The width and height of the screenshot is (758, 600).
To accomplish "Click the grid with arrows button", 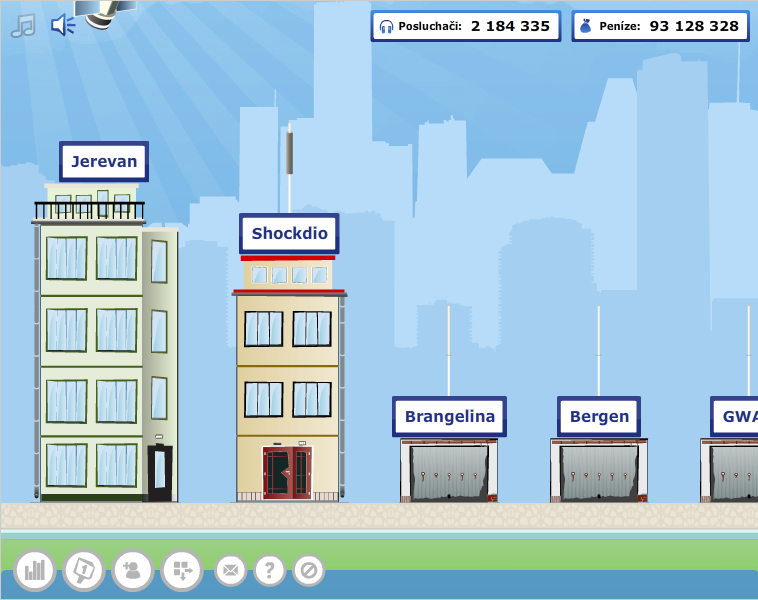I will pyautogui.click(x=182, y=570).
